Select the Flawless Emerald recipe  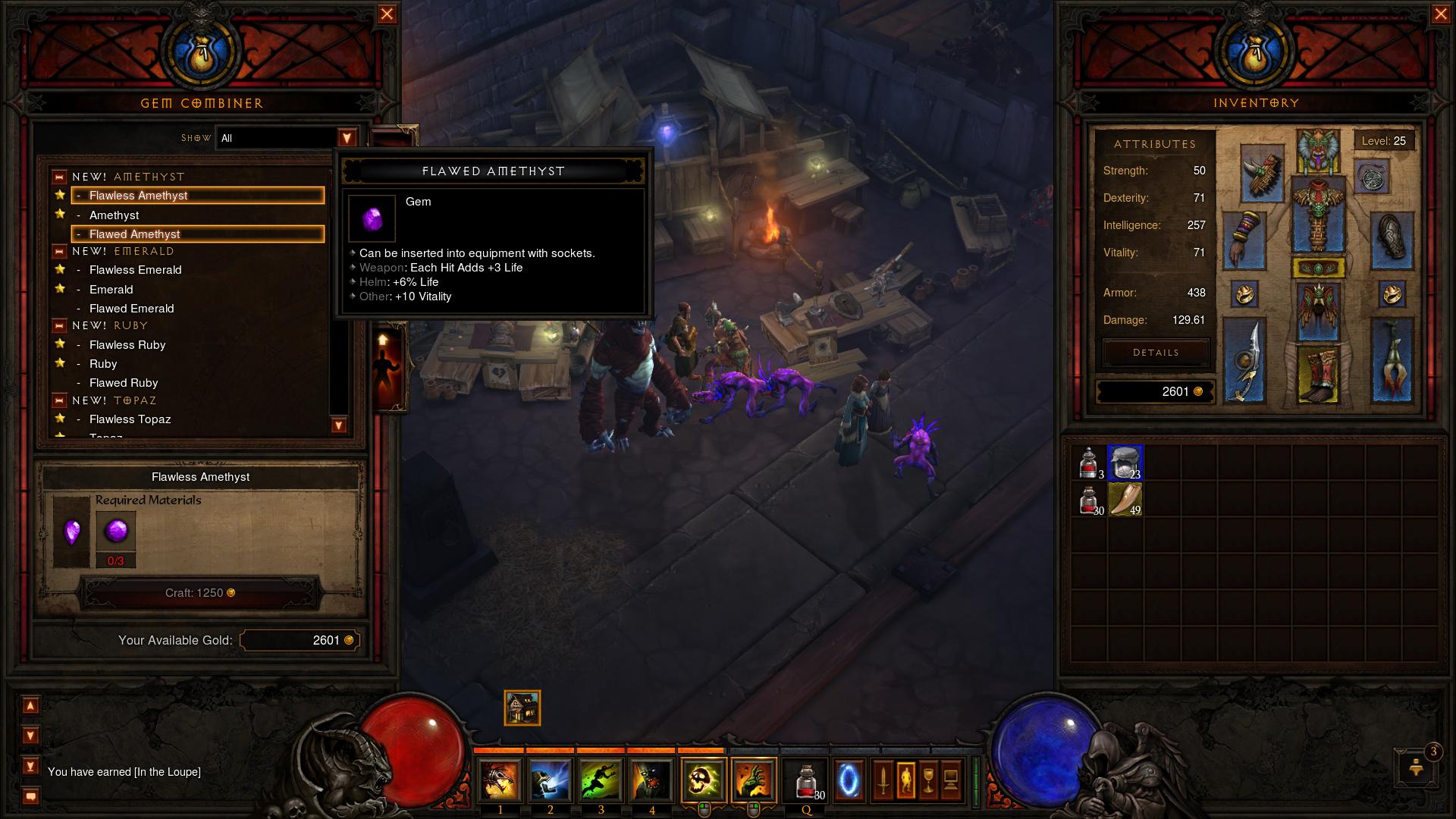pyautogui.click(x=135, y=270)
